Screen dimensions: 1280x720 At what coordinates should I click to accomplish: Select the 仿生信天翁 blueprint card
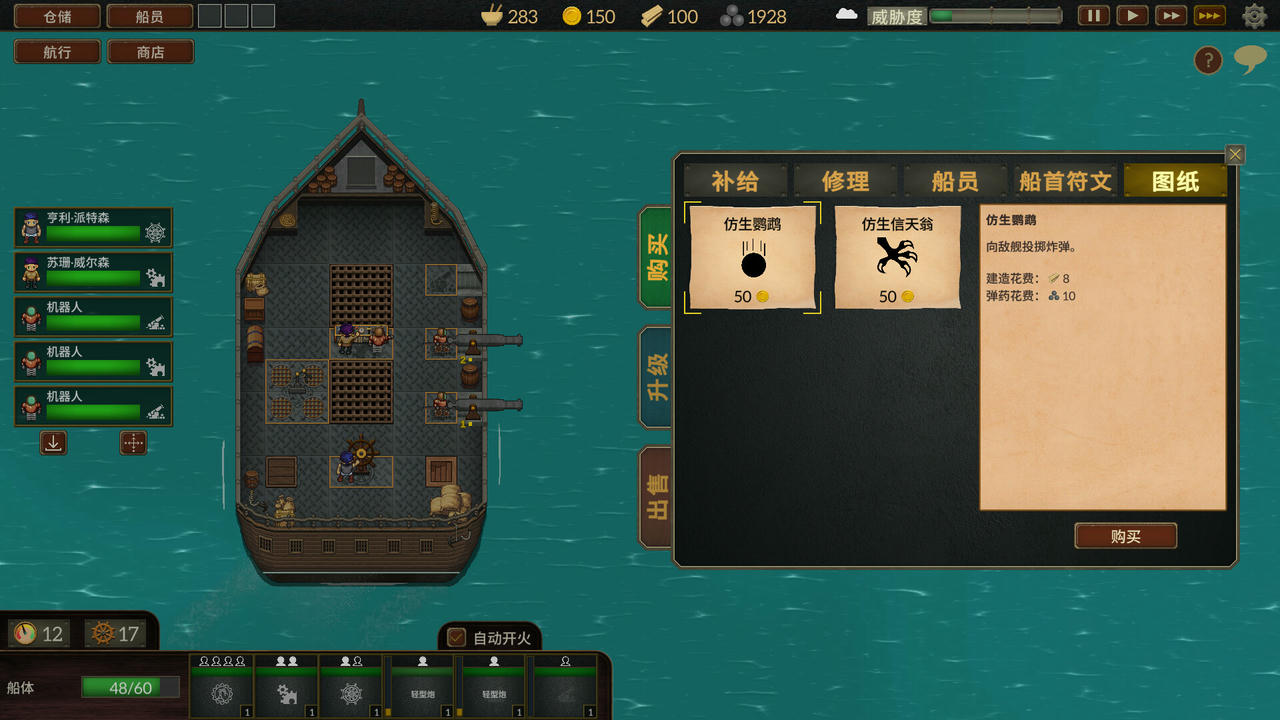click(897, 257)
